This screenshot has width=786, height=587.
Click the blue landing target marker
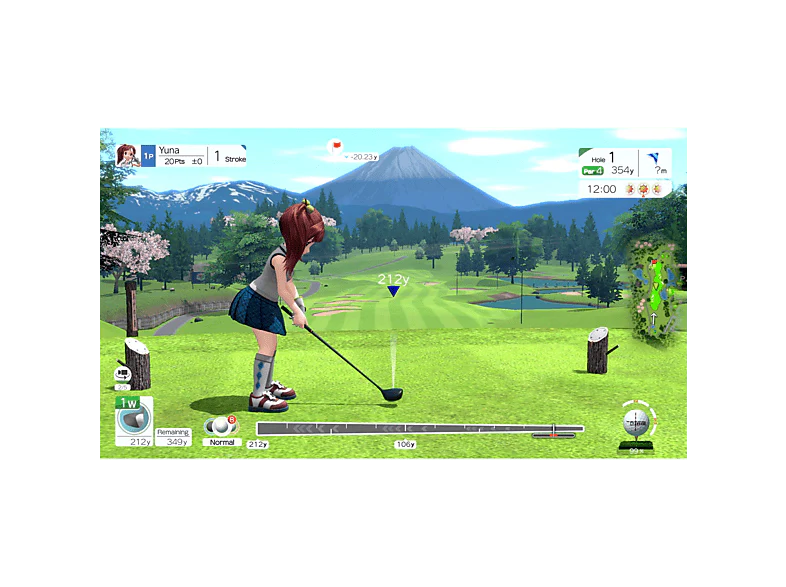(394, 291)
